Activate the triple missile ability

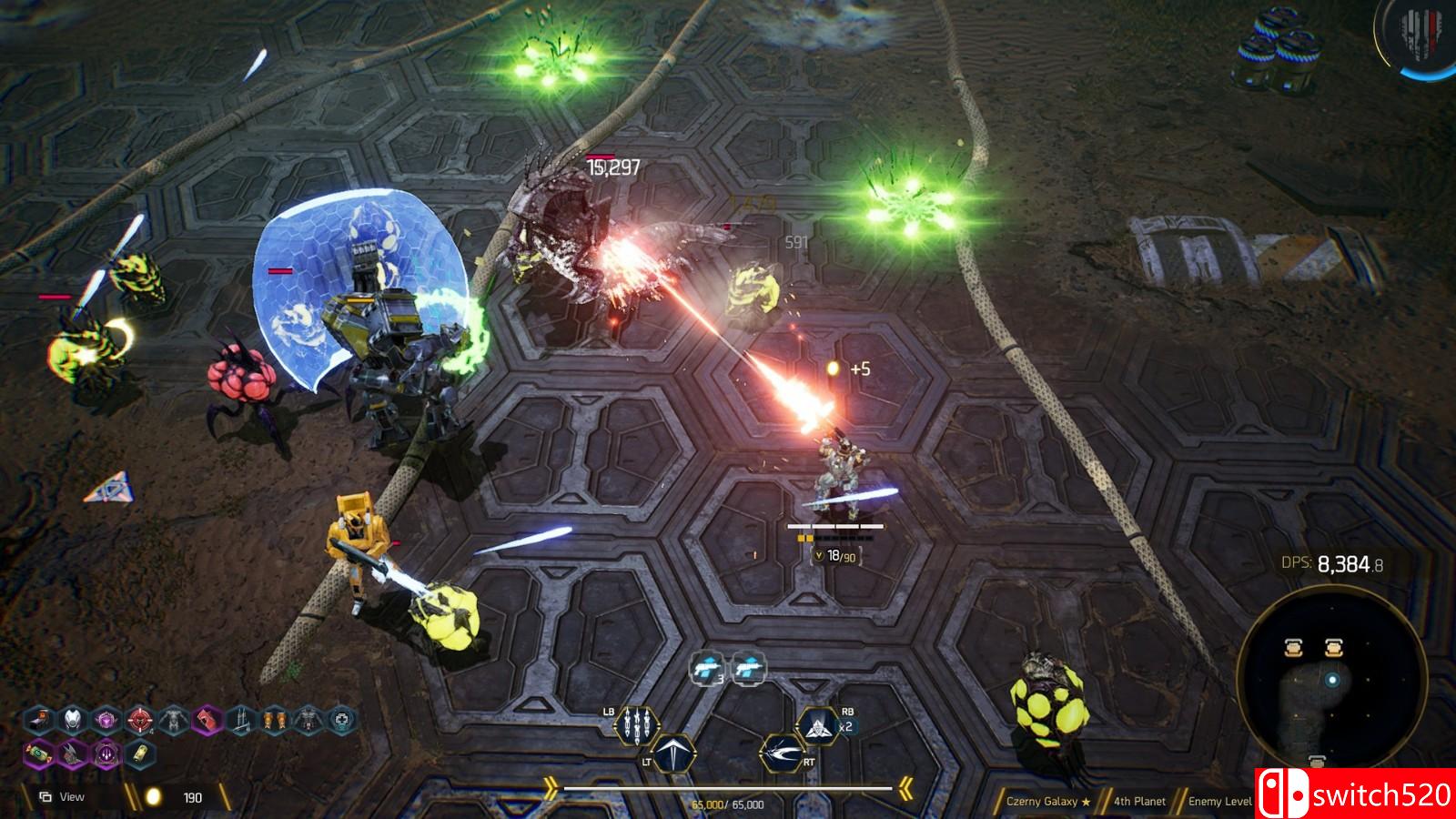click(636, 725)
